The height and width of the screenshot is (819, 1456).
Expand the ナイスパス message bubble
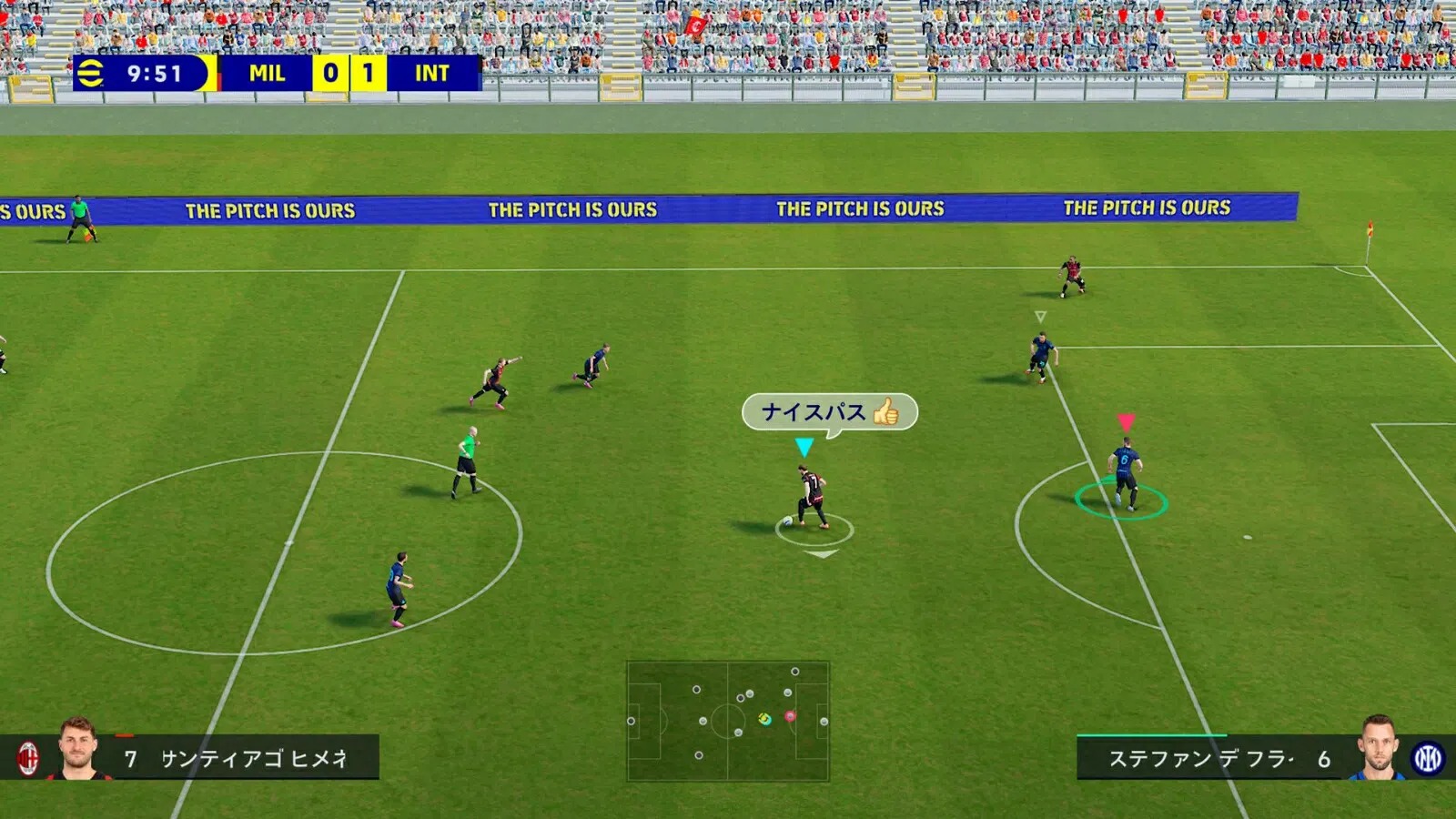pyautogui.click(x=830, y=411)
